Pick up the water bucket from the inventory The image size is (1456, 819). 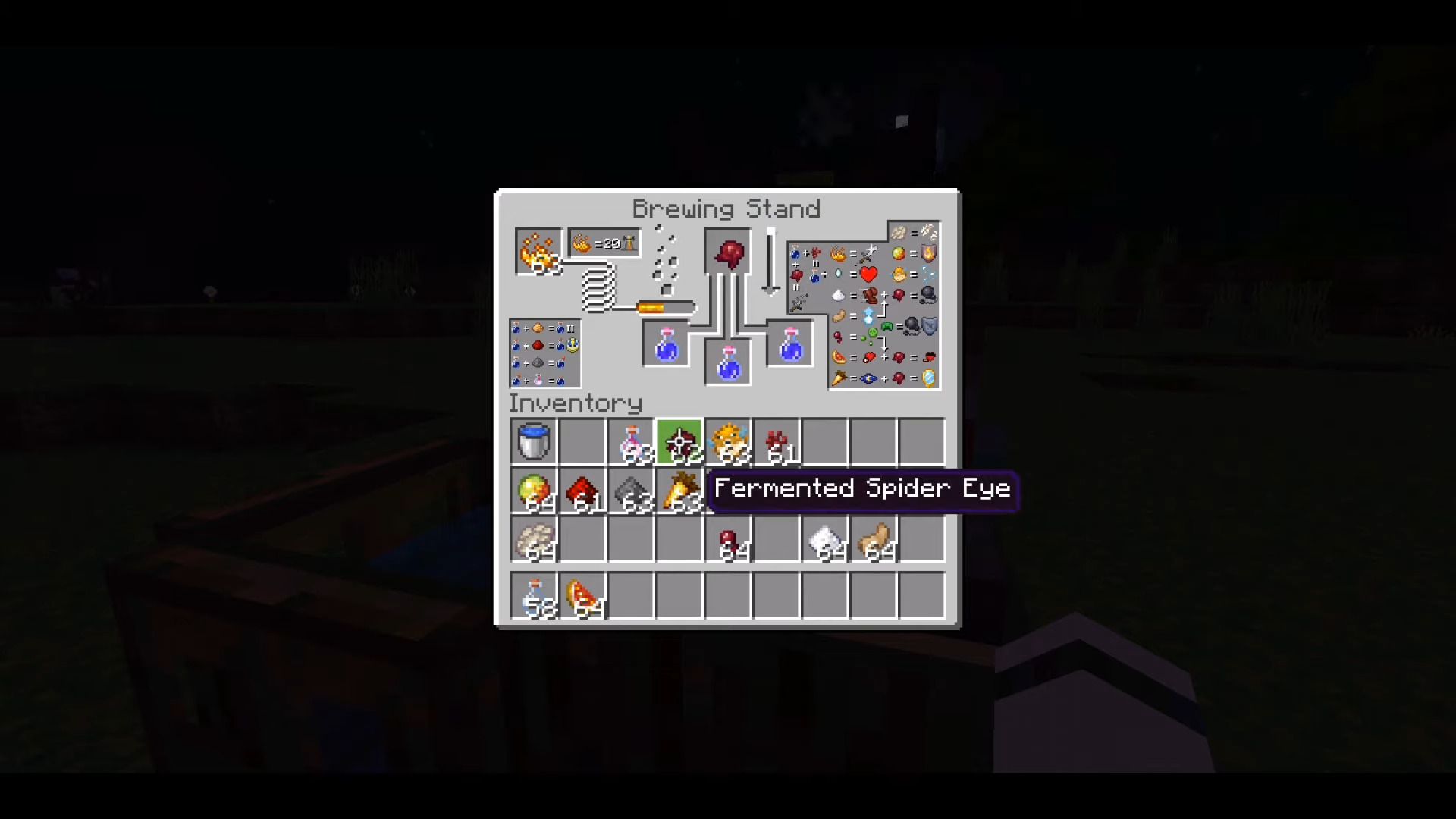(x=535, y=442)
